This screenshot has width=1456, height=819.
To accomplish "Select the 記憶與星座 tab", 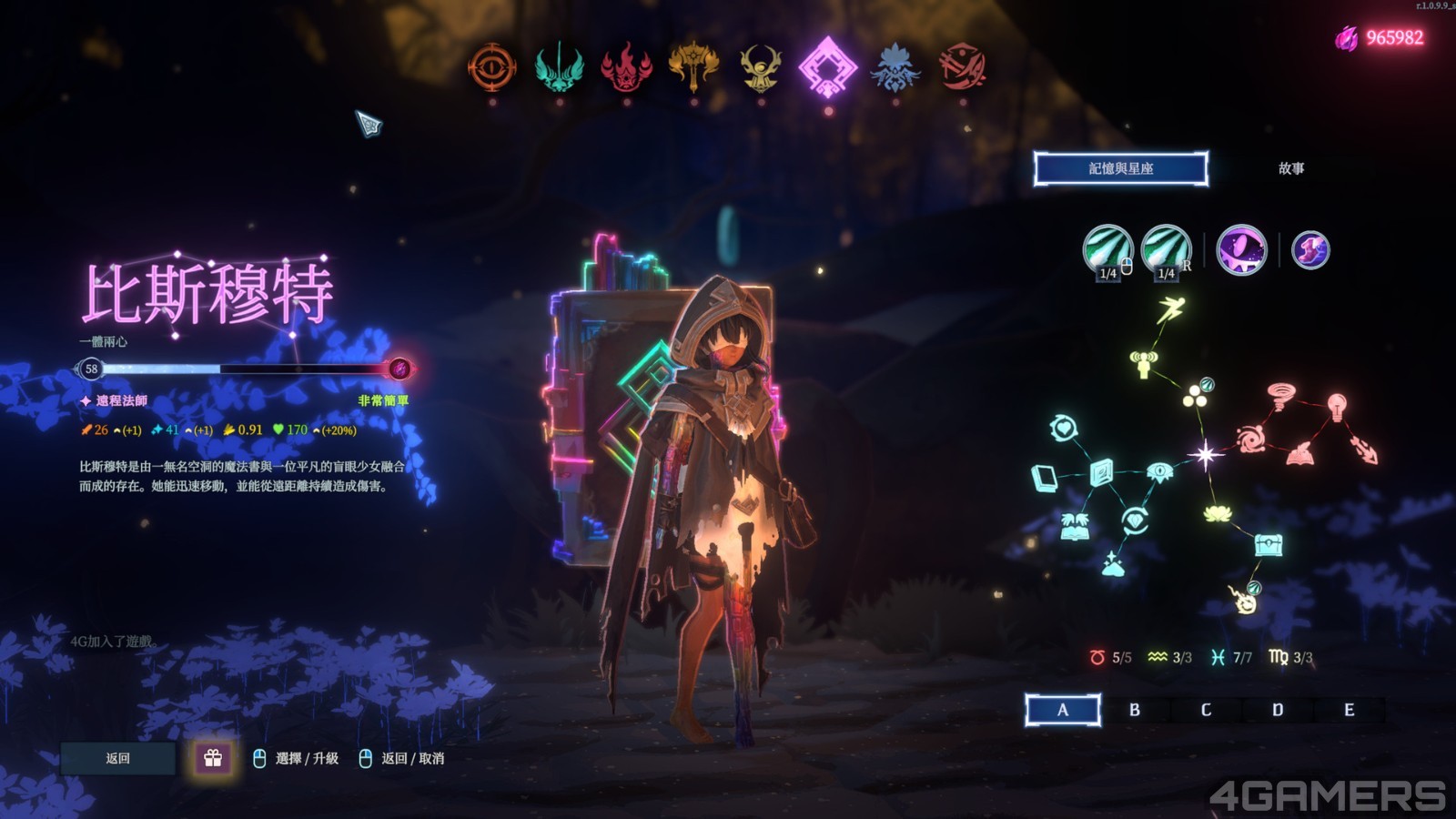I will pos(1121,168).
